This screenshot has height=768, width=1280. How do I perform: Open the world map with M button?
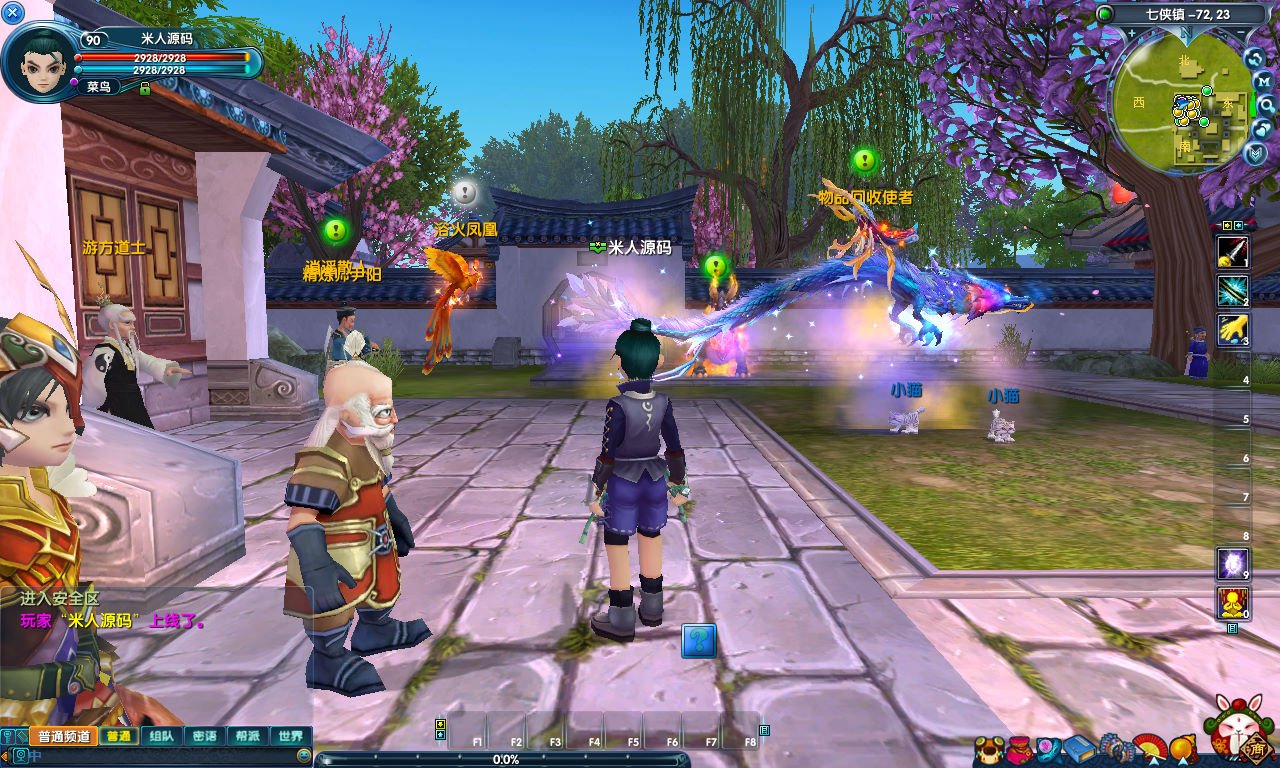1261,81
